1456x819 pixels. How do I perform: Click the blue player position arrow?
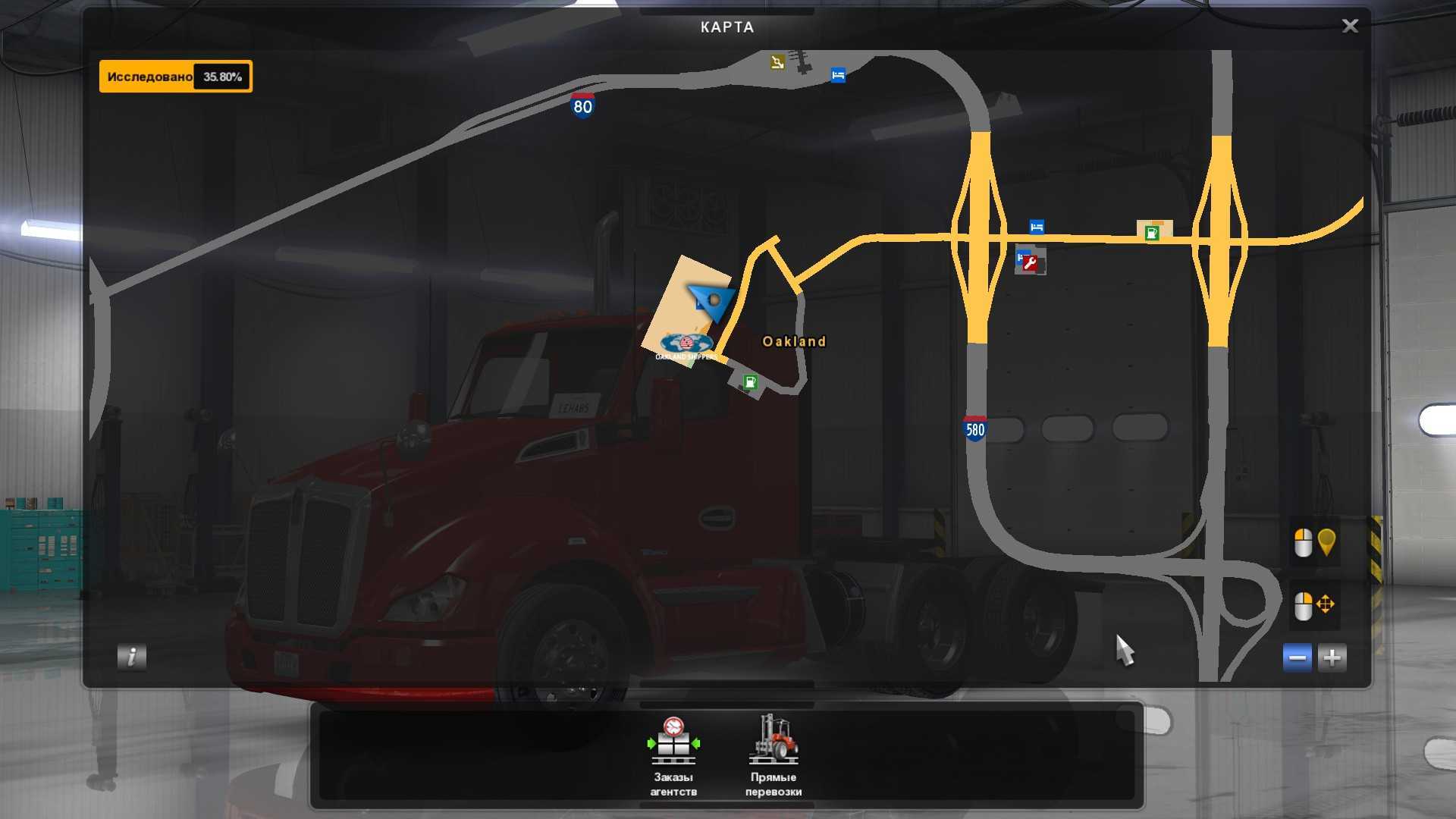click(x=711, y=301)
